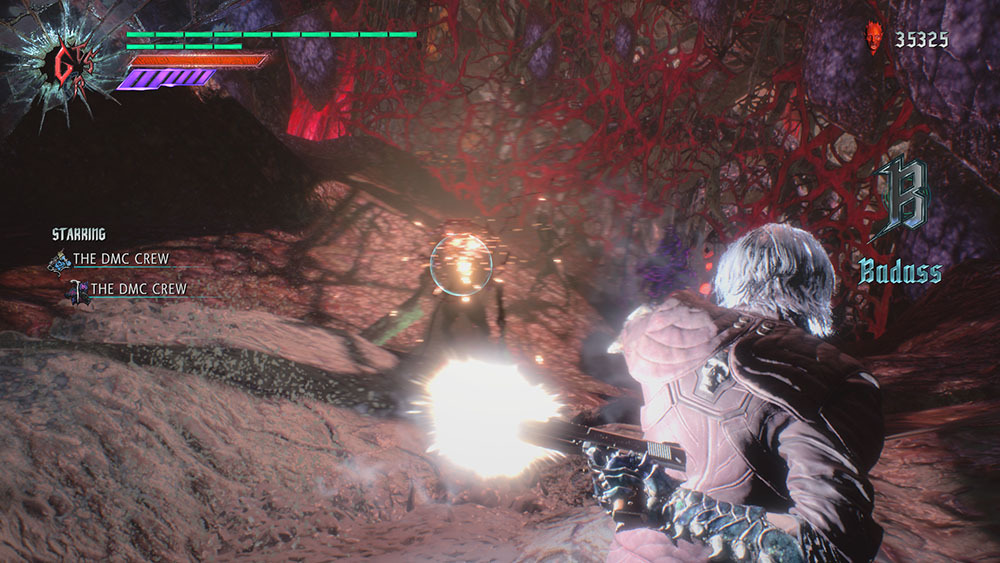The width and height of the screenshot is (1000, 563).
Task: Click the circular lock-on reticle
Action: tap(461, 264)
